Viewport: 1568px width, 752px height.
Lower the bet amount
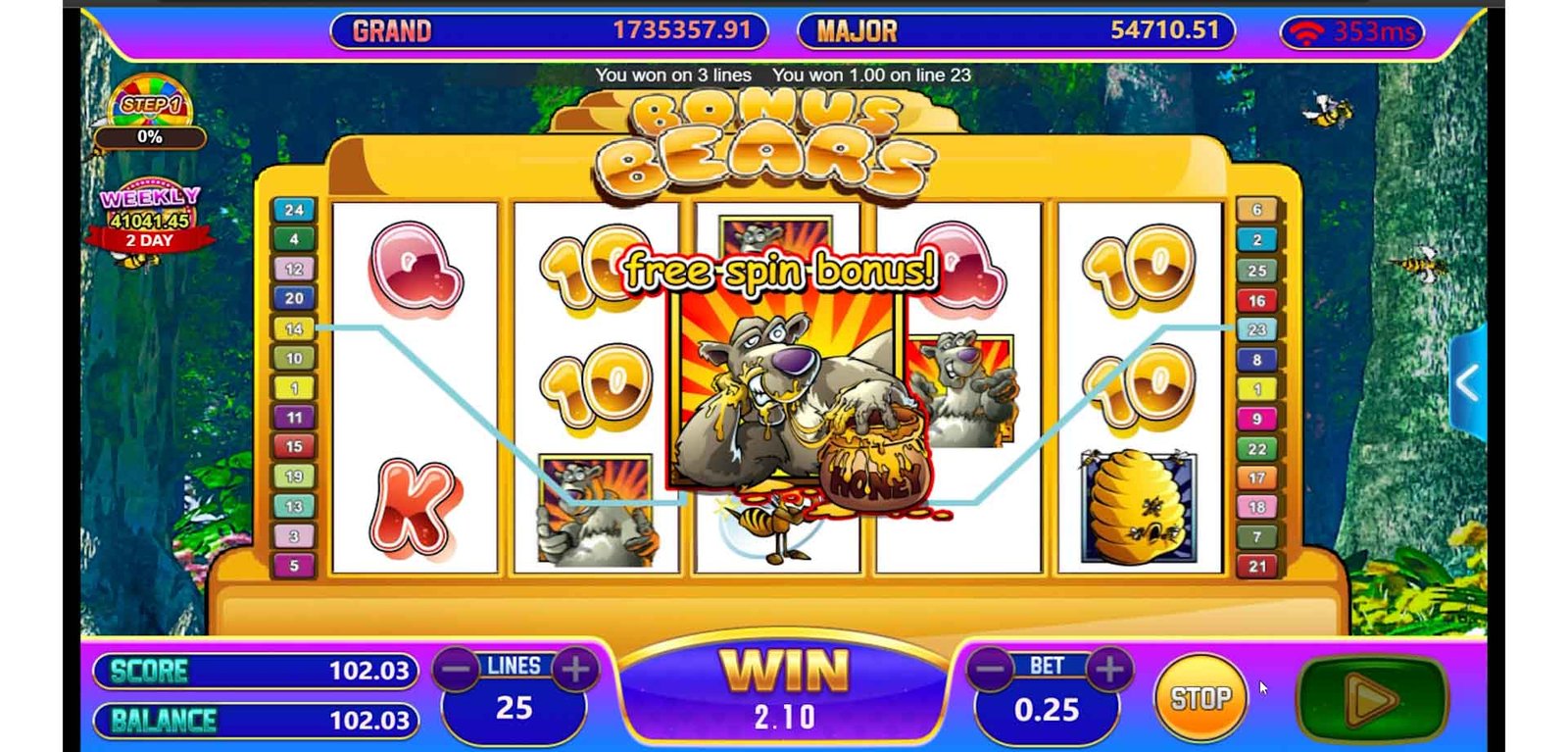coord(990,671)
